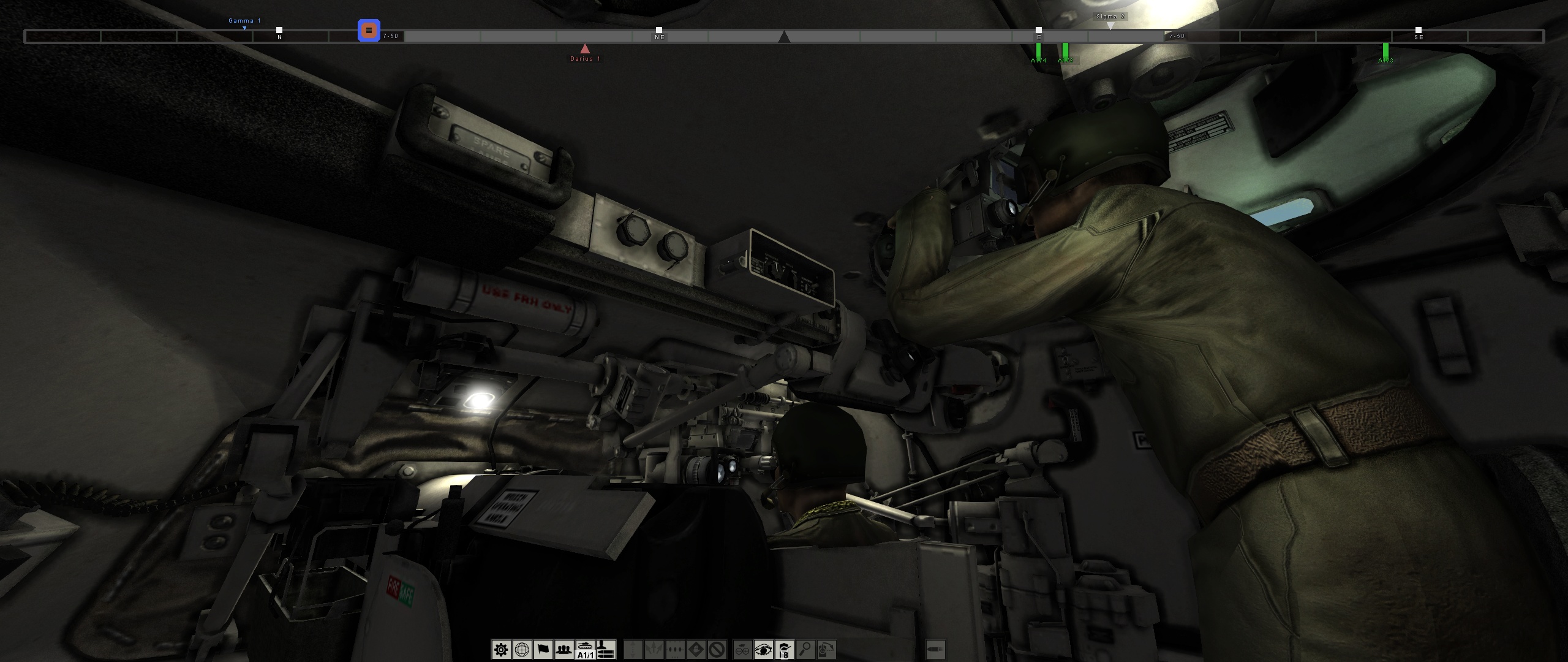Toggle the no-entry deny icon
Viewport: 1568px width, 662px height.
click(717, 649)
